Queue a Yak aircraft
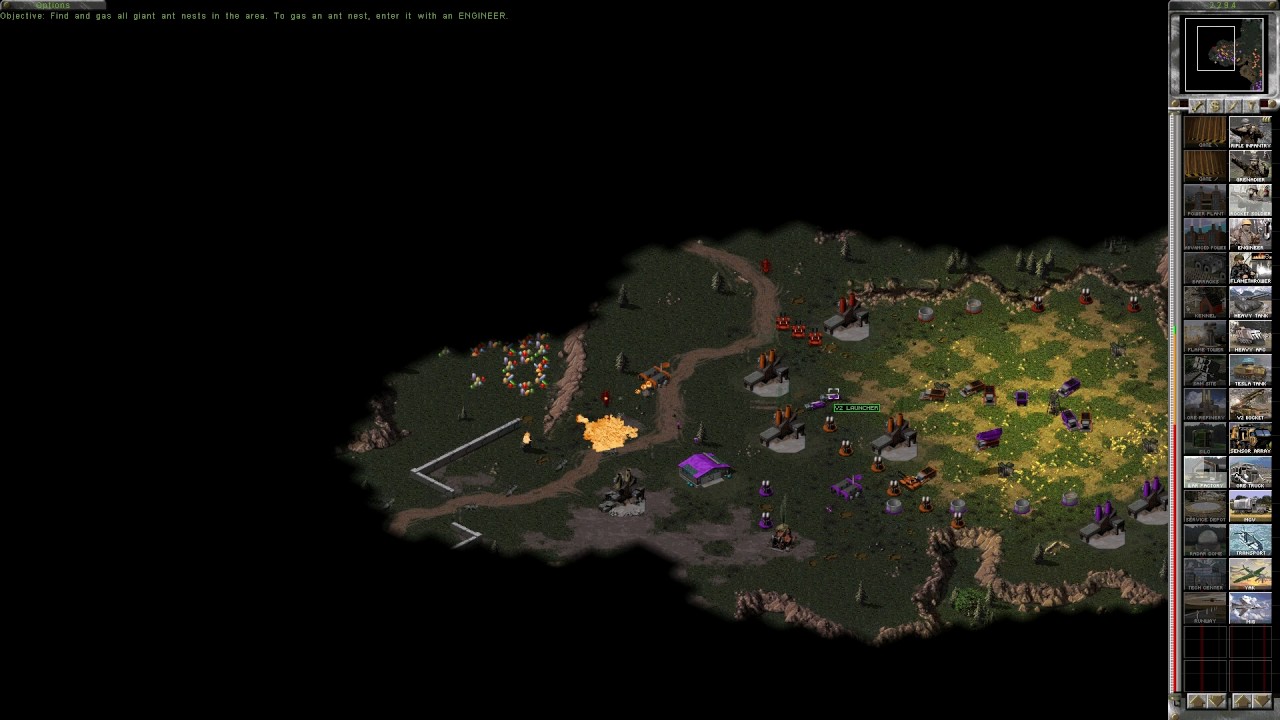The width and height of the screenshot is (1280, 720). 1250,574
